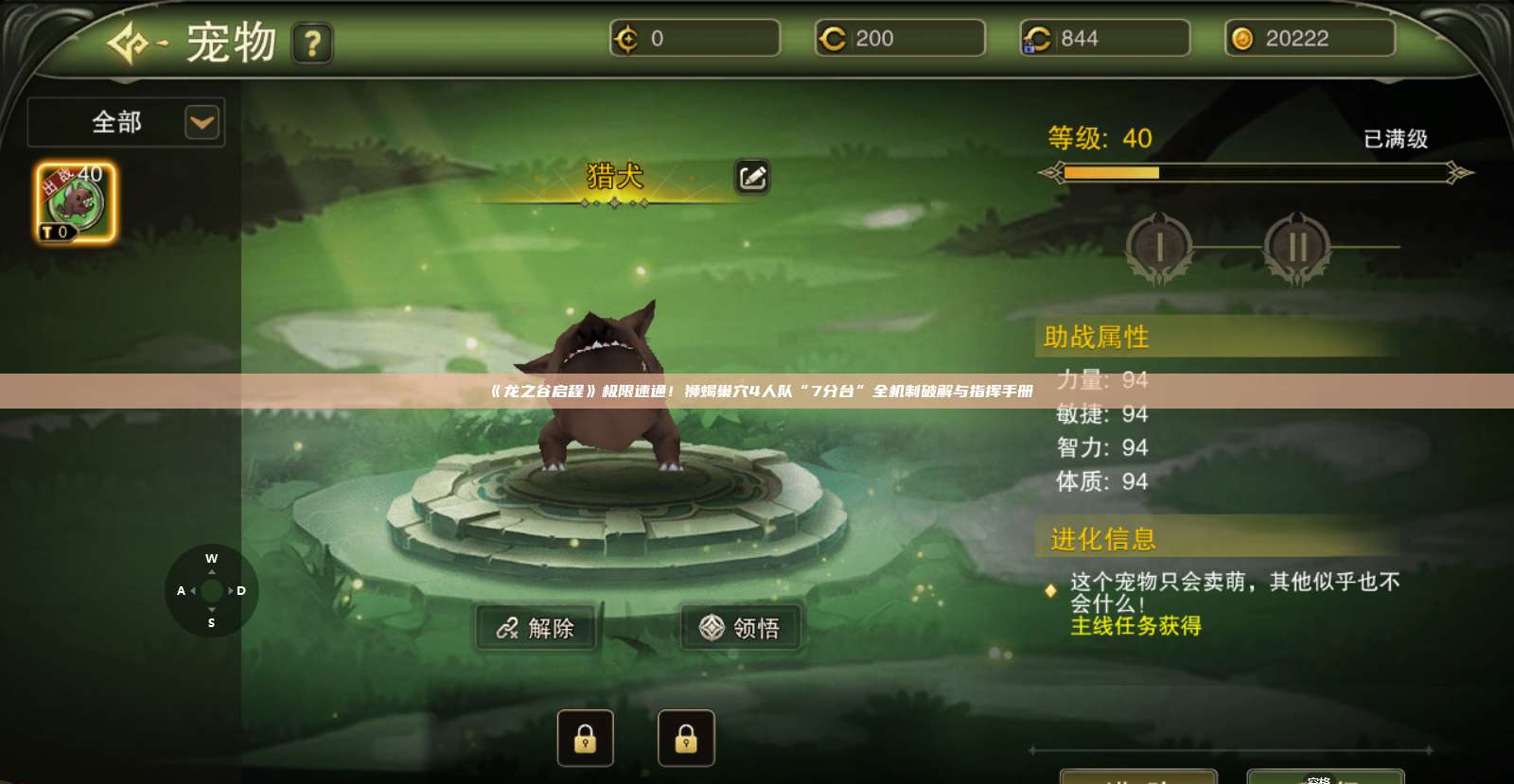Click the 已满级 label next to level 40
The width and height of the screenshot is (1514, 784).
(x=1399, y=139)
